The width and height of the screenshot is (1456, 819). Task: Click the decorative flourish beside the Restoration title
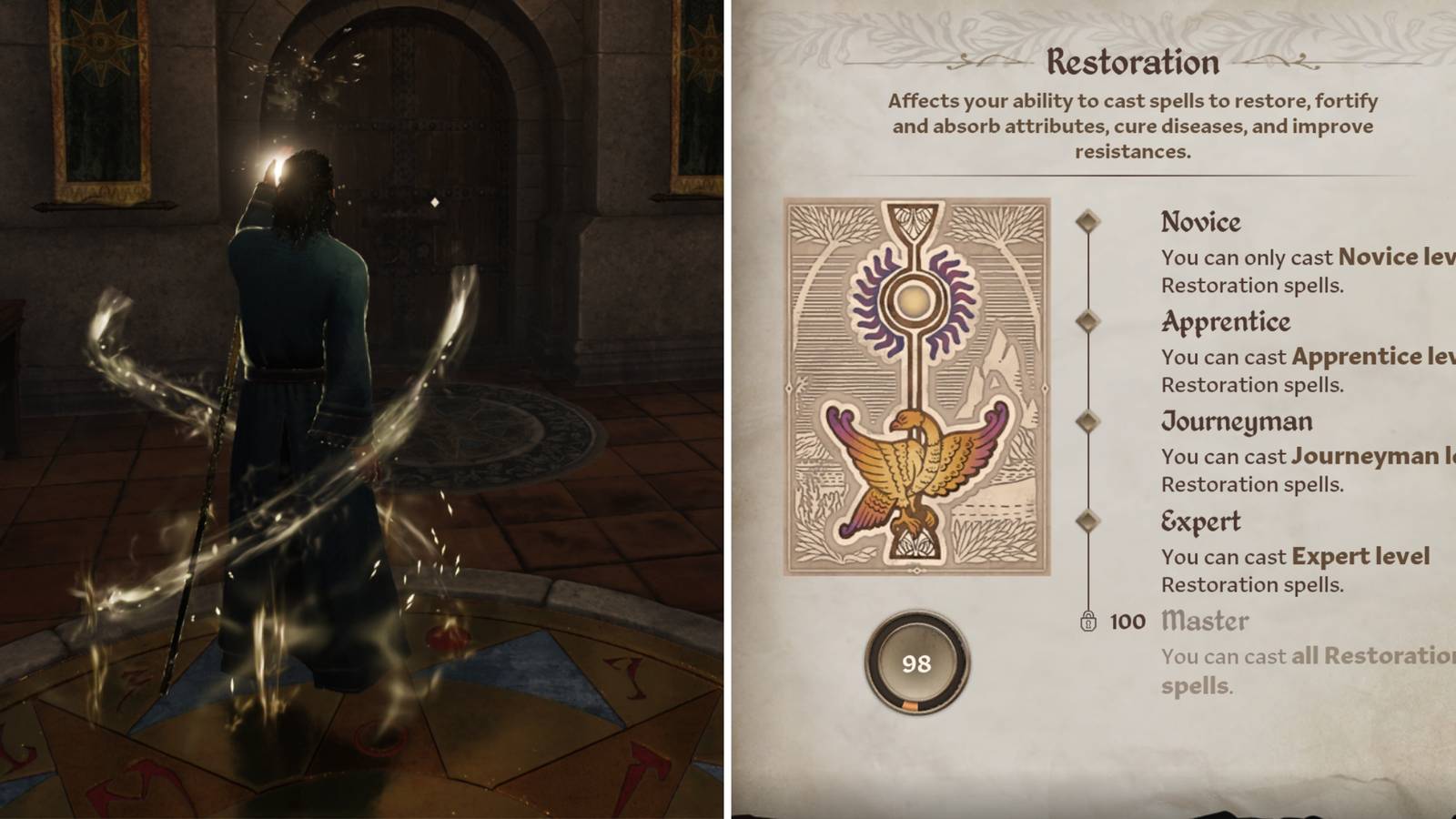pos(991,63)
